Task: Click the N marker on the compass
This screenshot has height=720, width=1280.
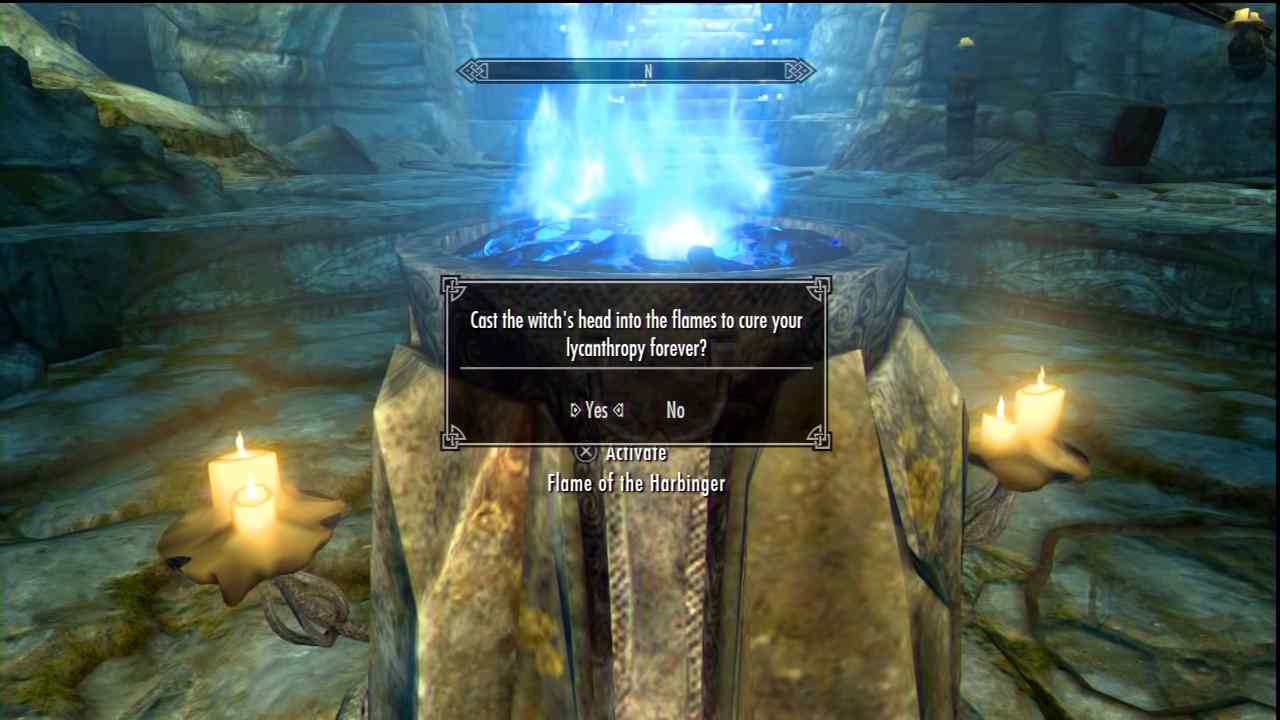Action: [x=648, y=71]
